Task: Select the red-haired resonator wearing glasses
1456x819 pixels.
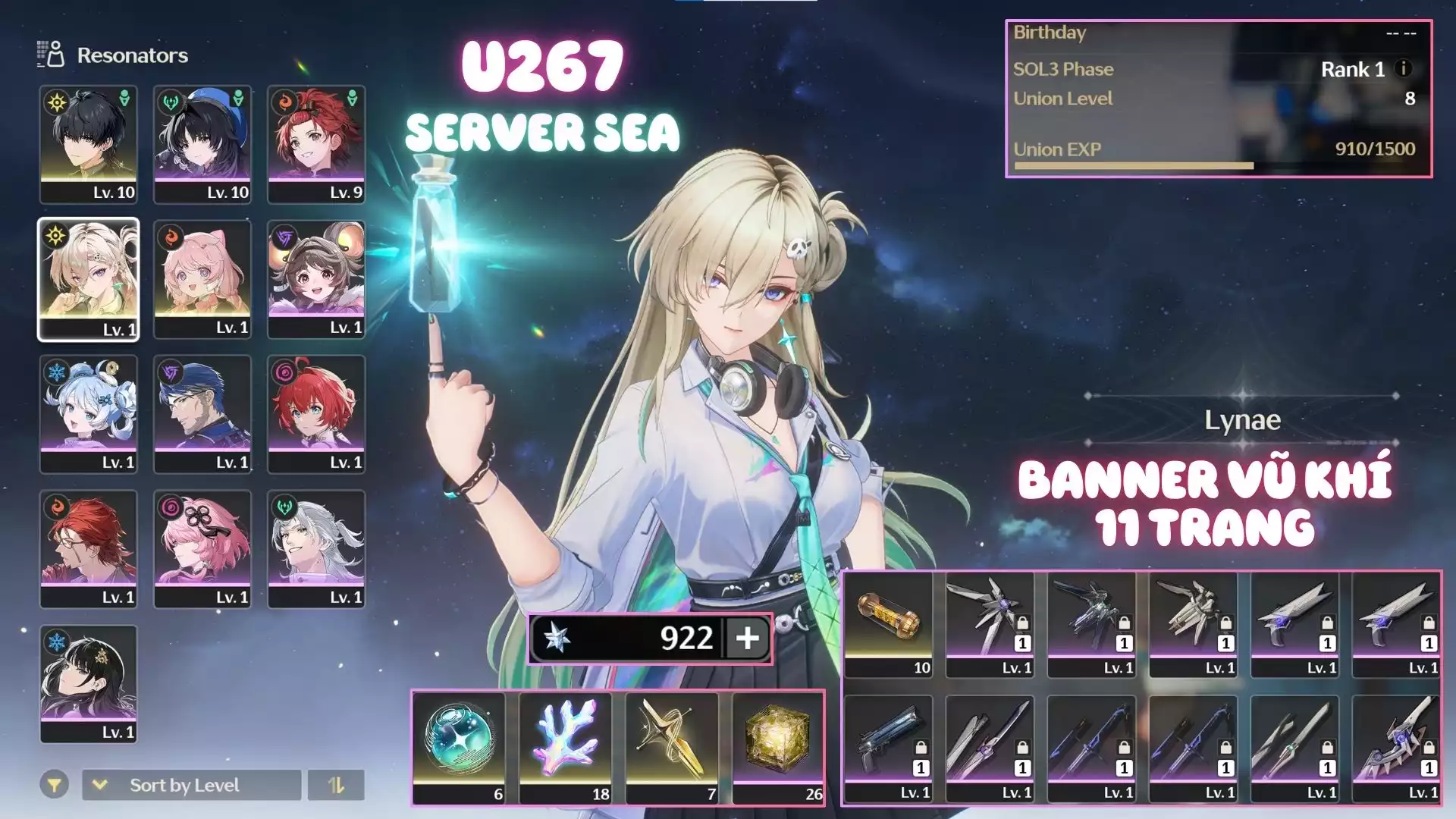Action: 88,548
